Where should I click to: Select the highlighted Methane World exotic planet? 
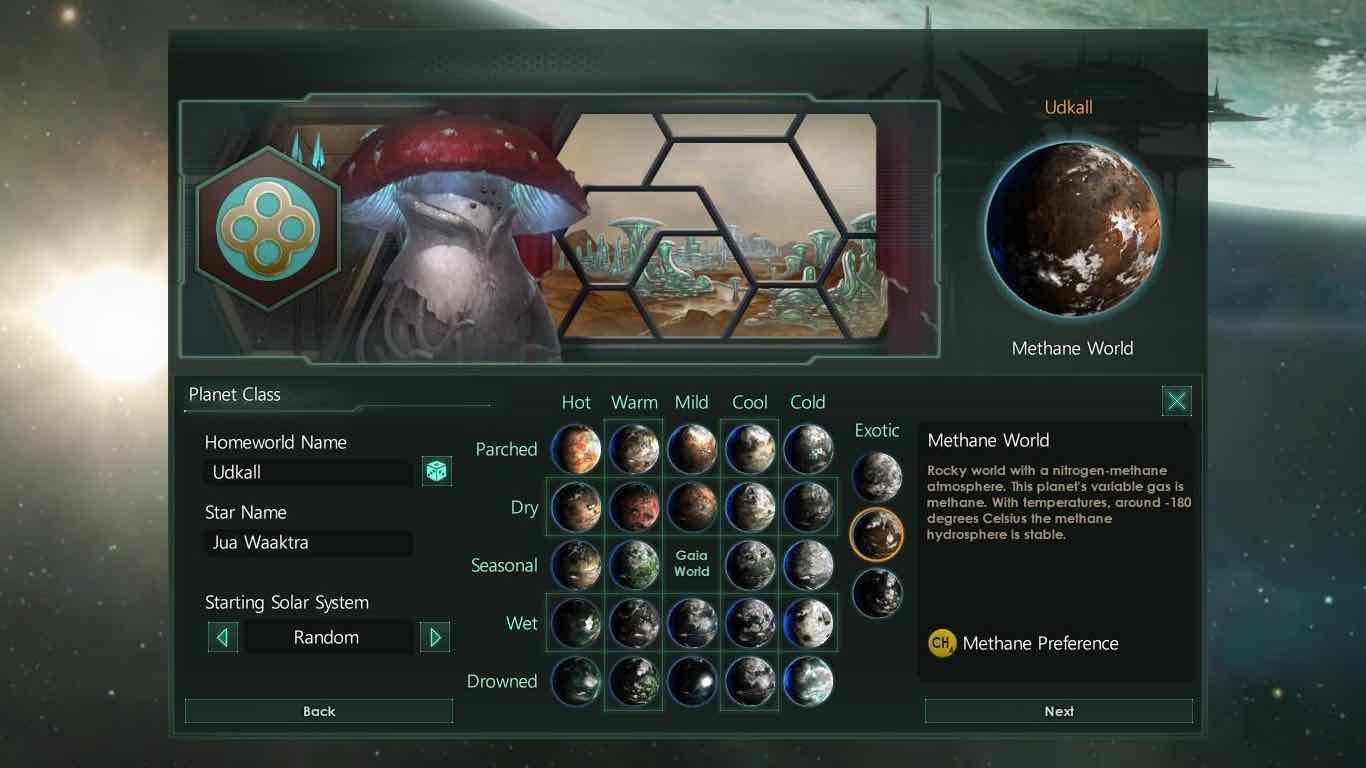click(877, 534)
